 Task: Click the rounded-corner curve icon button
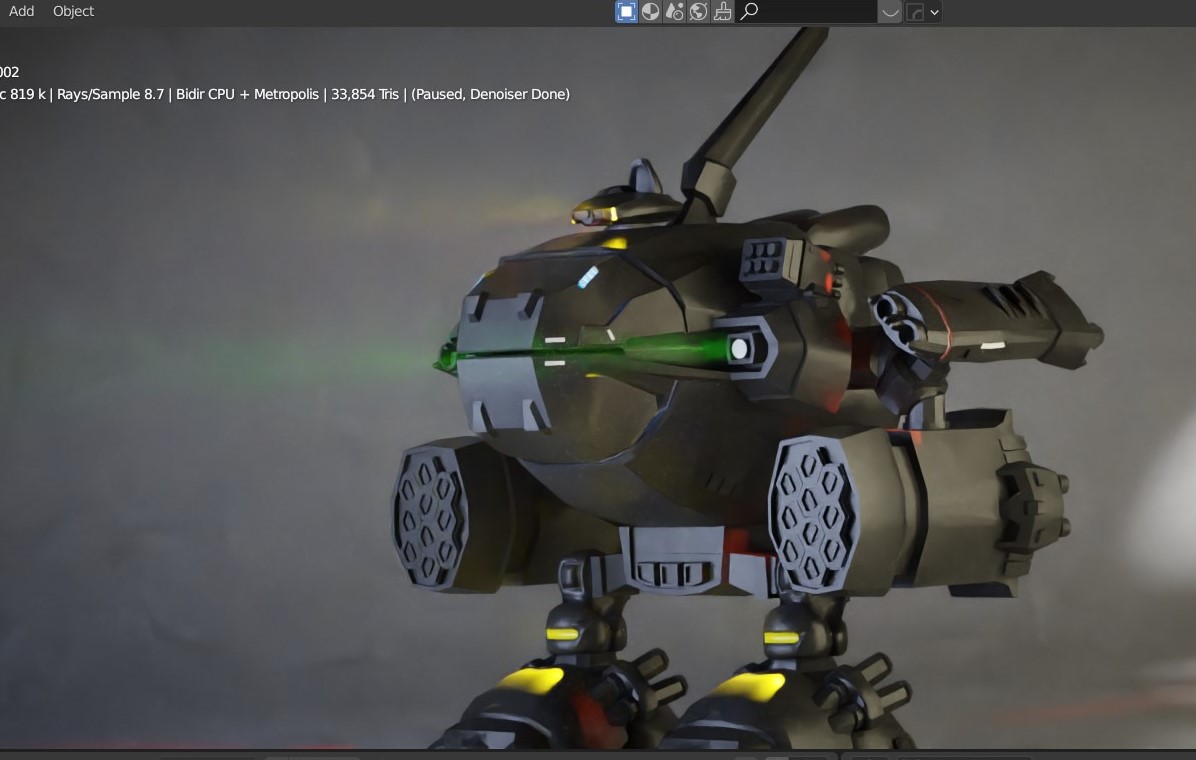(915, 12)
